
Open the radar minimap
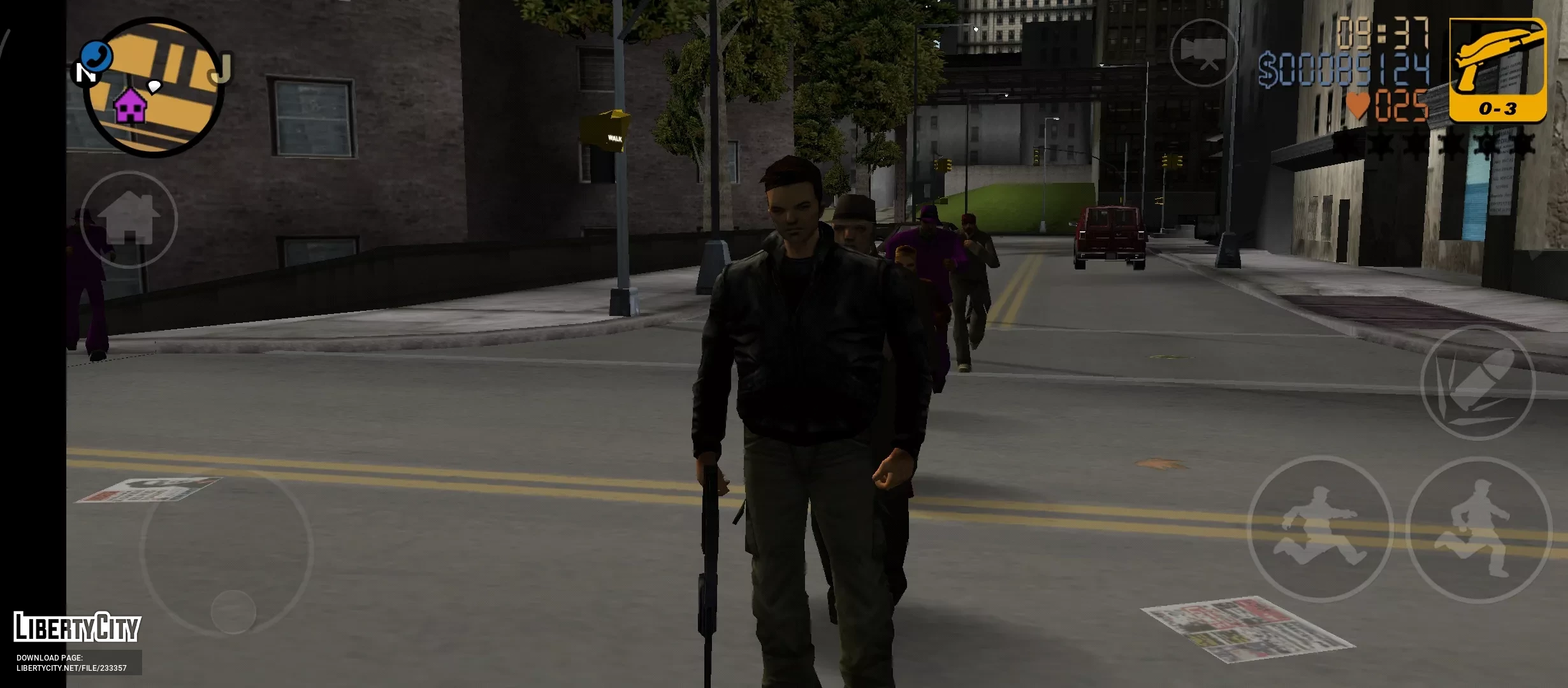(153, 88)
